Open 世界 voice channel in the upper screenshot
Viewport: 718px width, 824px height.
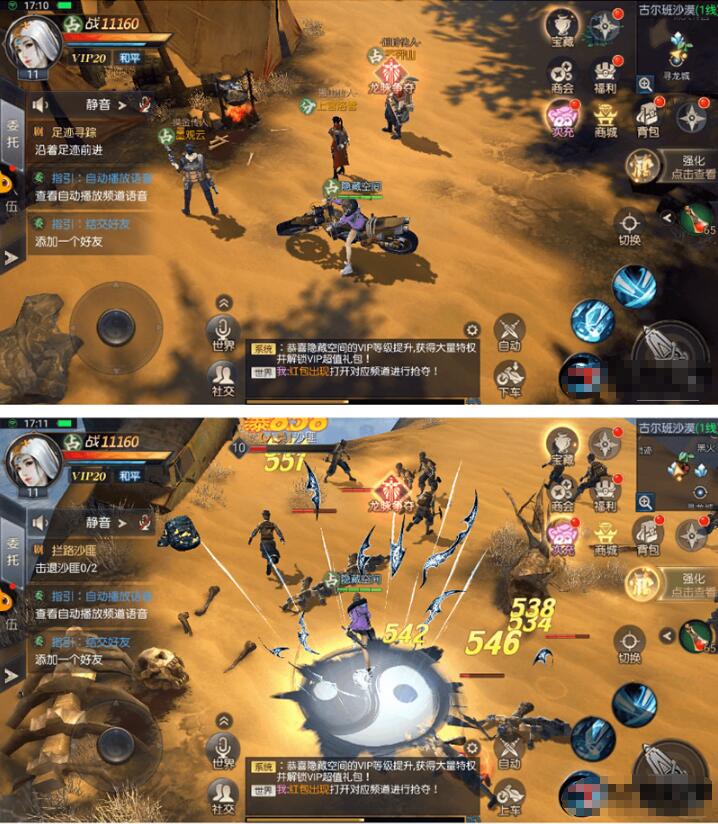pyautogui.click(x=222, y=332)
